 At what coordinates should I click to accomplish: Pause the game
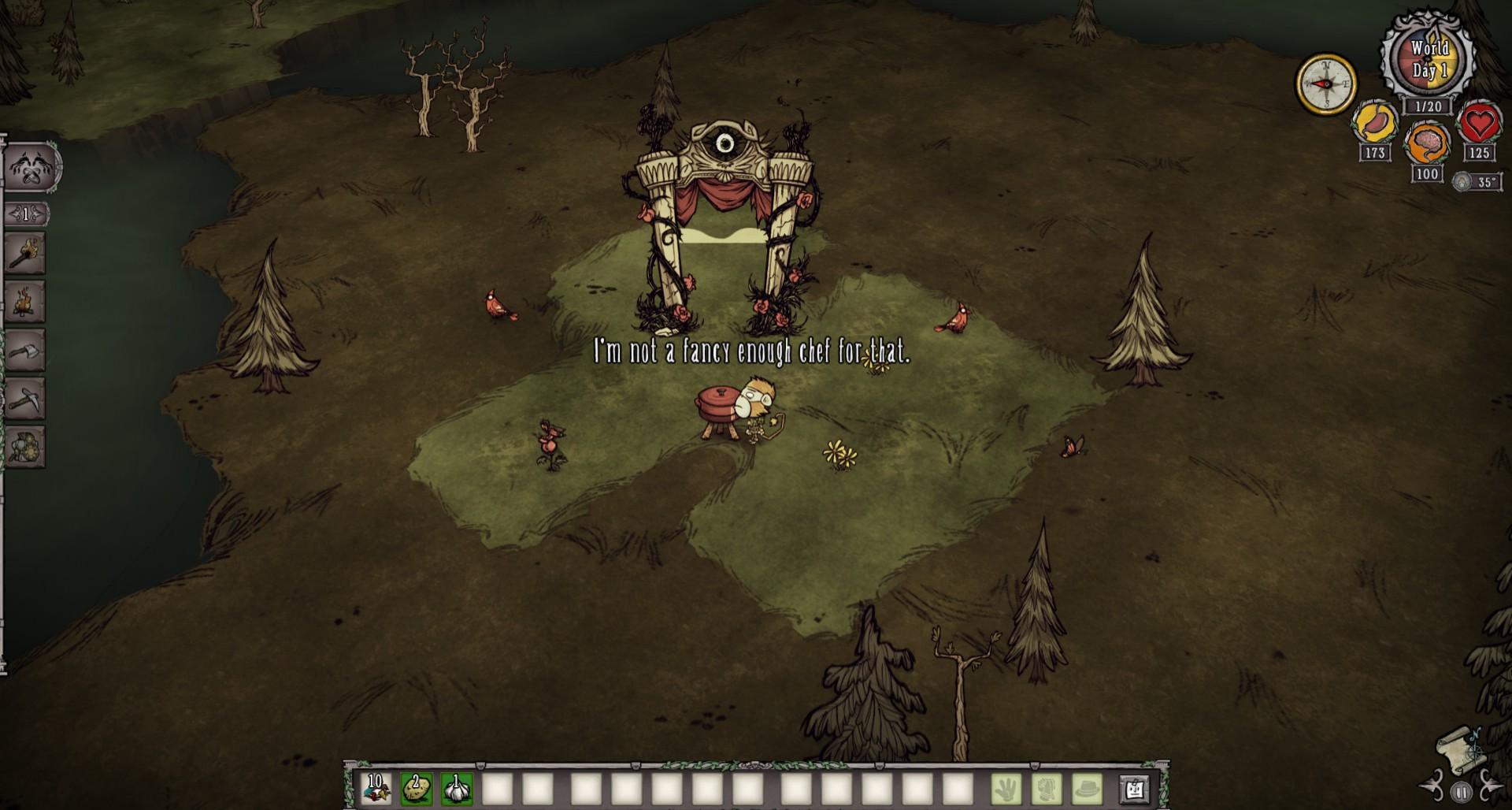click(x=1462, y=792)
